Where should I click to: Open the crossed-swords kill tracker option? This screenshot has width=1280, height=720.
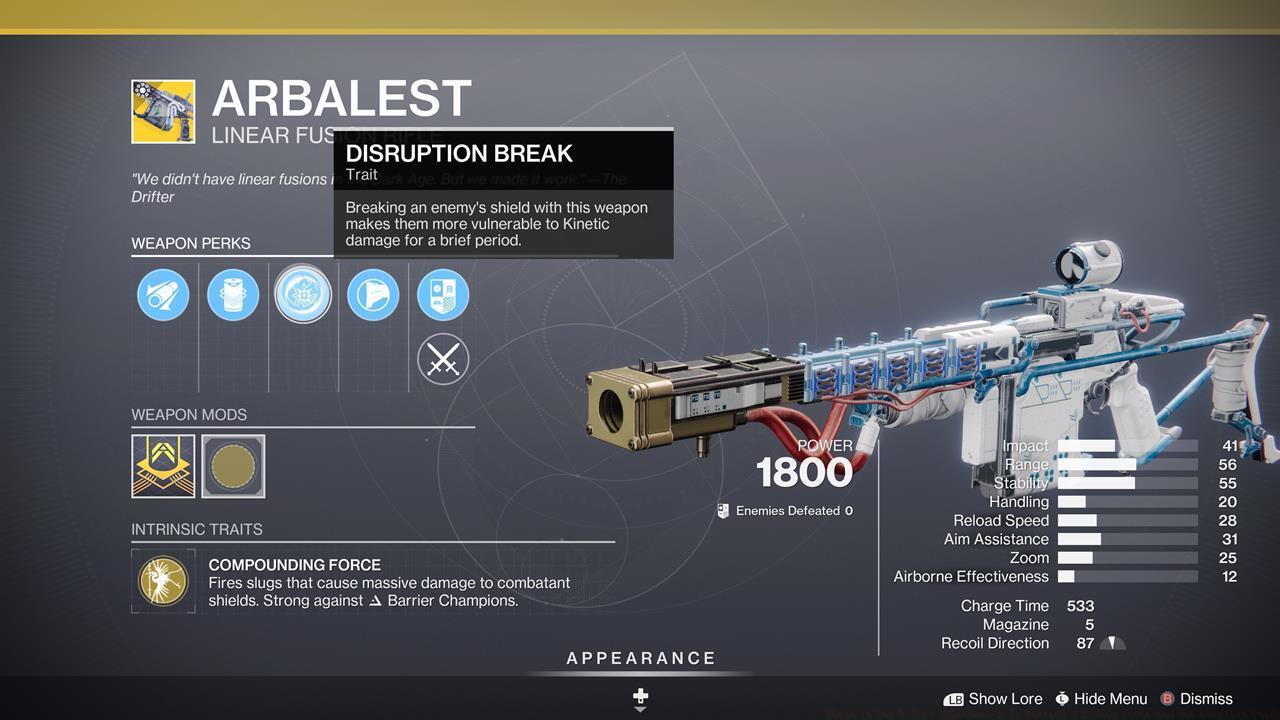[x=443, y=359]
